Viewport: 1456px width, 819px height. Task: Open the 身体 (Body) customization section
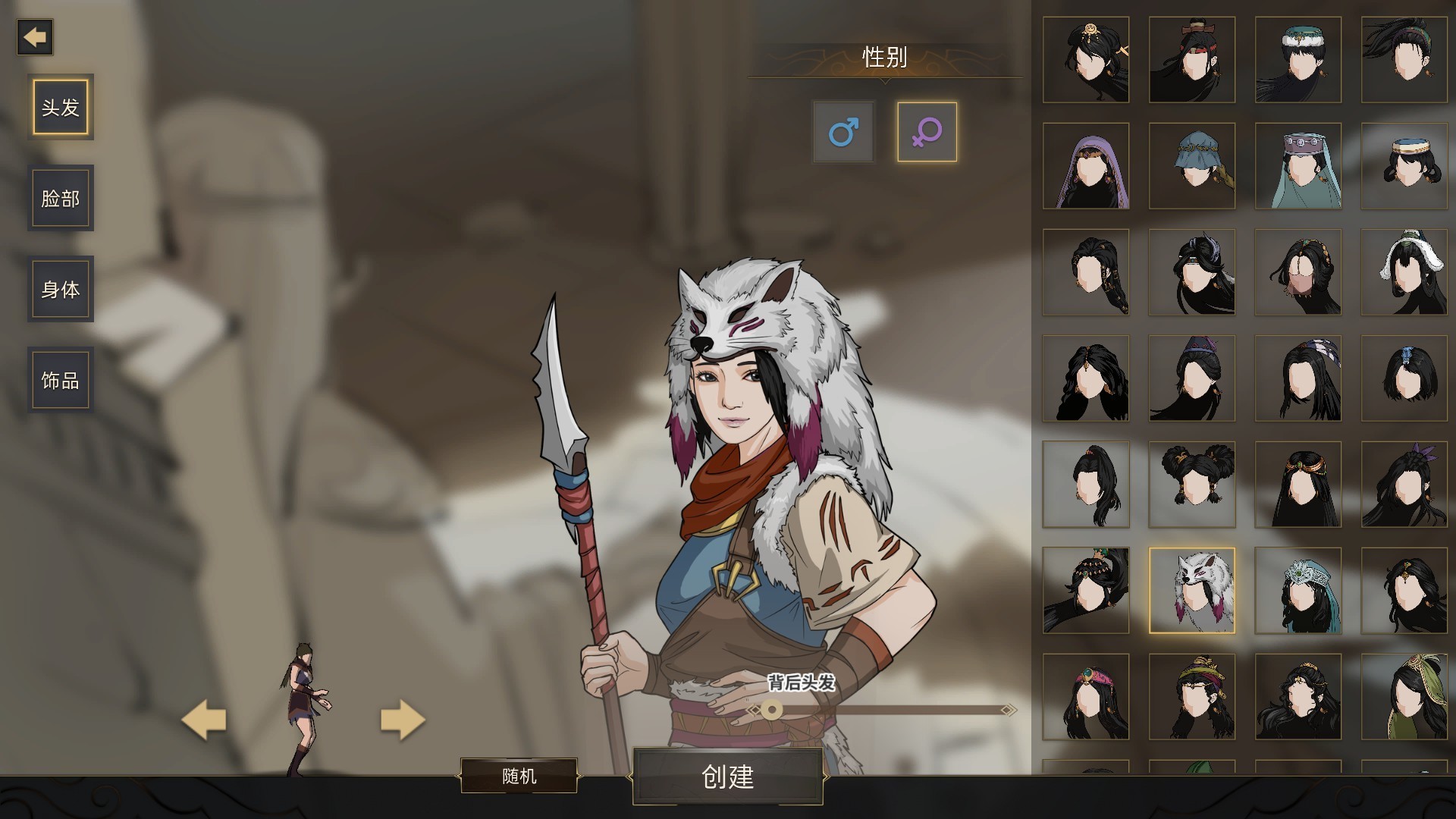point(60,288)
